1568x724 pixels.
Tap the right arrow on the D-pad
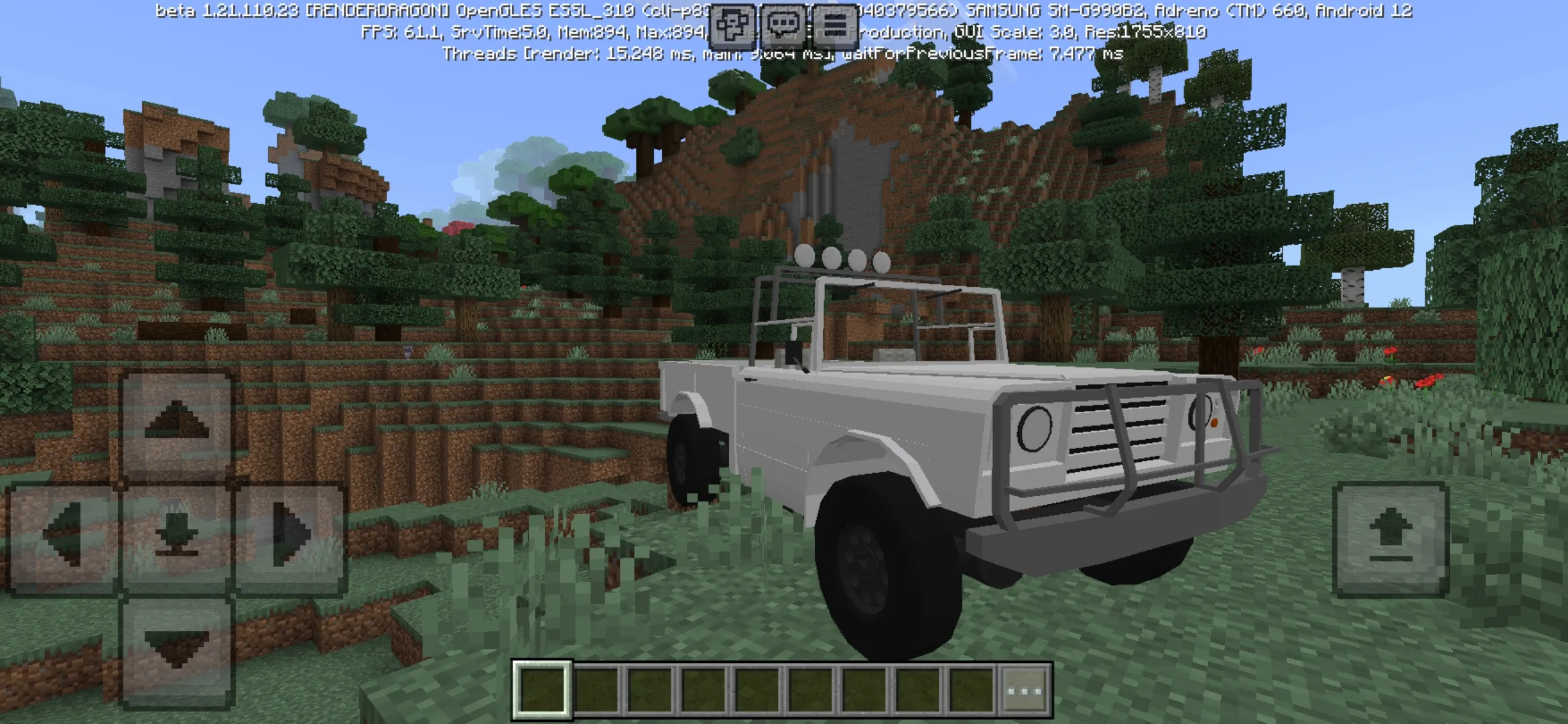click(x=290, y=538)
